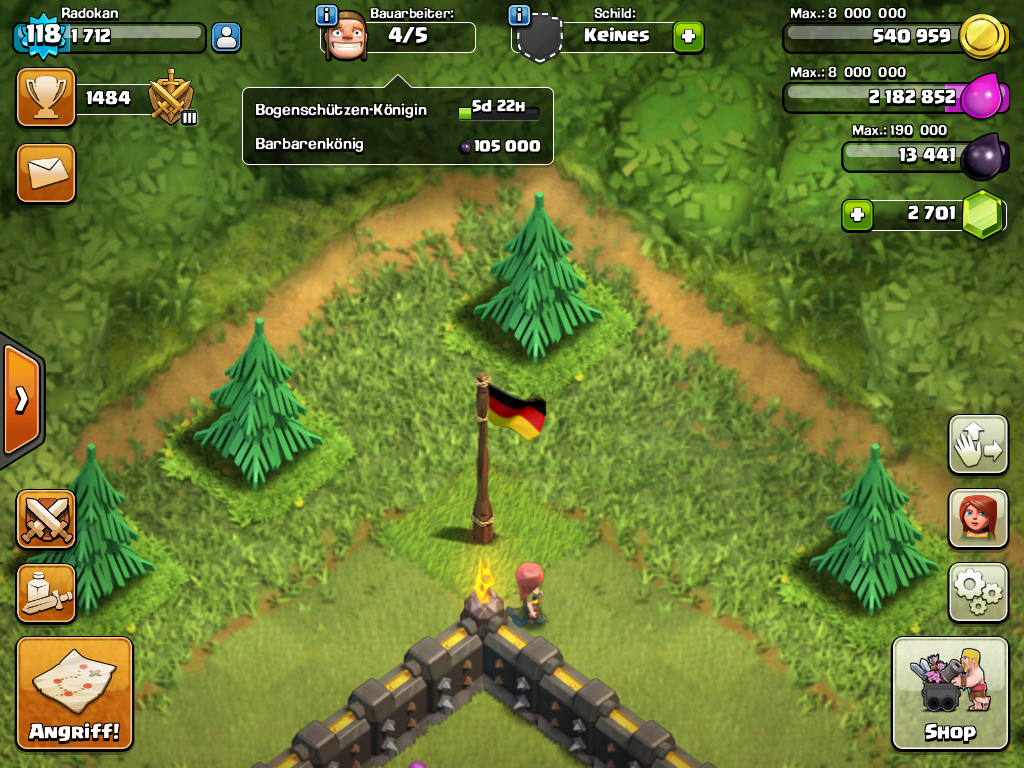Open the league badge icon
The image size is (1024, 768).
click(171, 98)
